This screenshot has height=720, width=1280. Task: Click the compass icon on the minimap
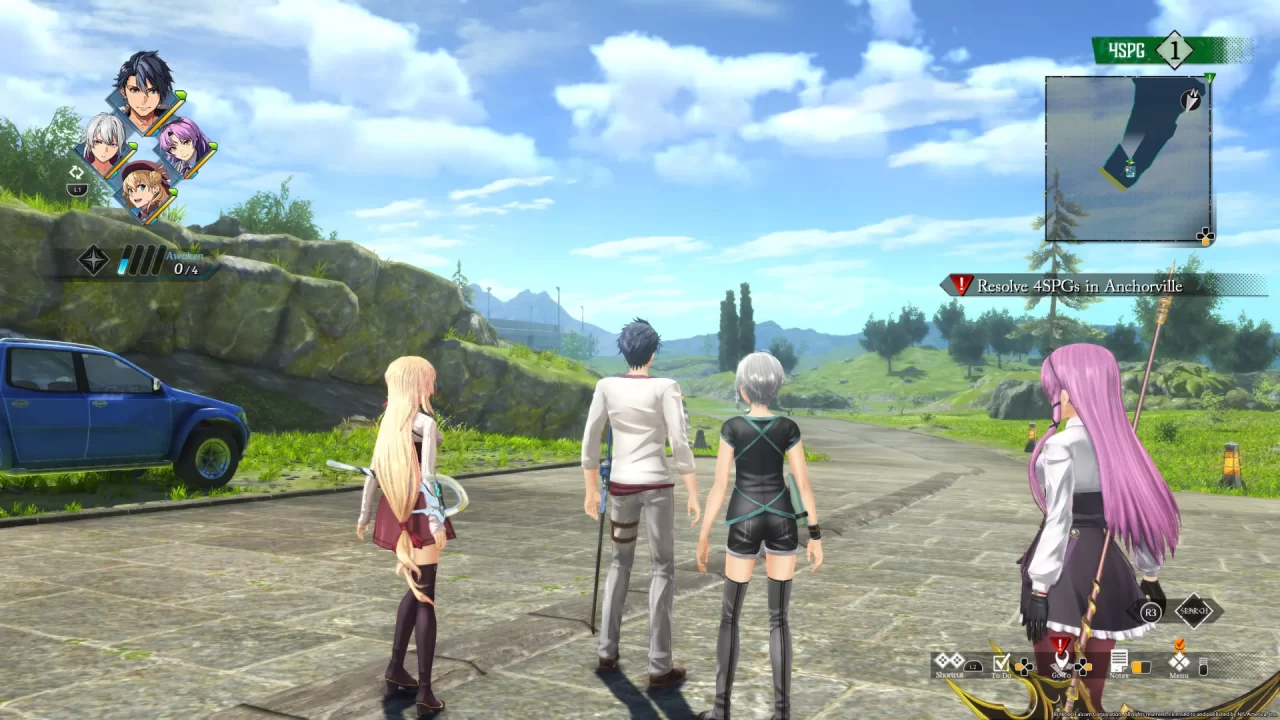coord(1190,99)
